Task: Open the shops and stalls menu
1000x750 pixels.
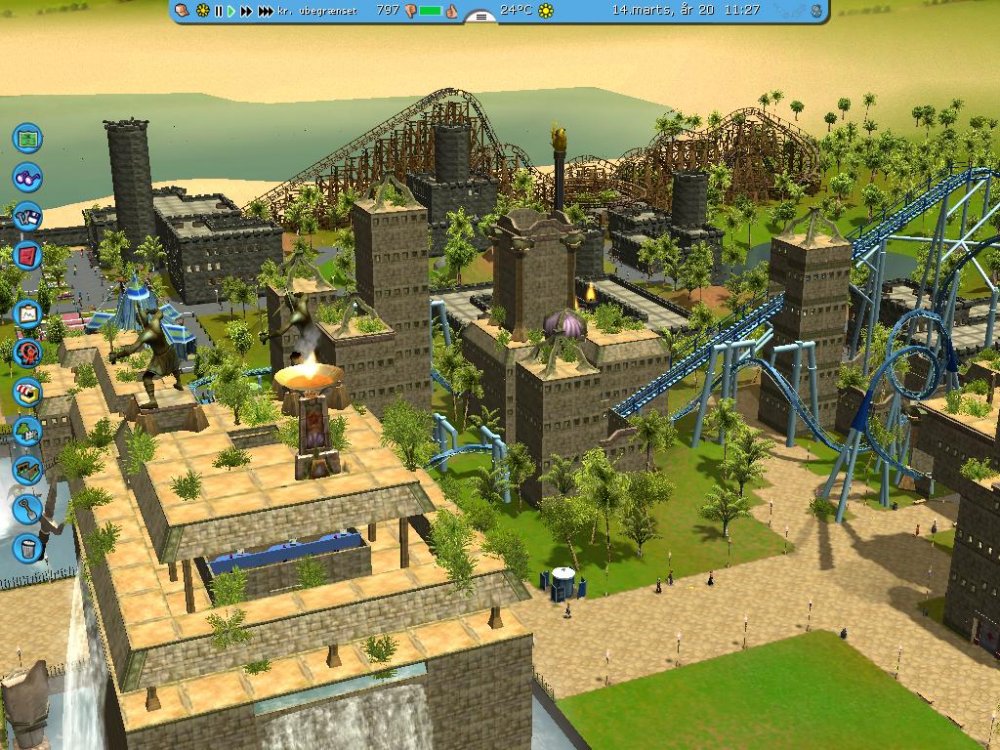Action: 27,391
